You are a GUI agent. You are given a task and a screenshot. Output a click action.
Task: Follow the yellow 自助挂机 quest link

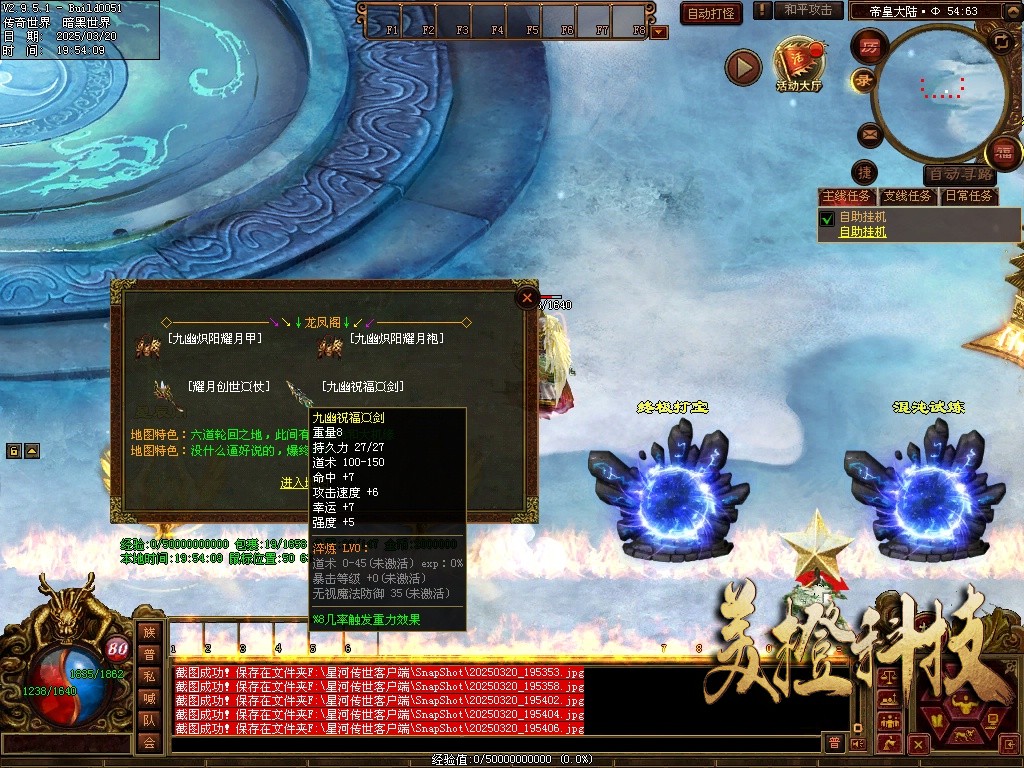tap(862, 232)
